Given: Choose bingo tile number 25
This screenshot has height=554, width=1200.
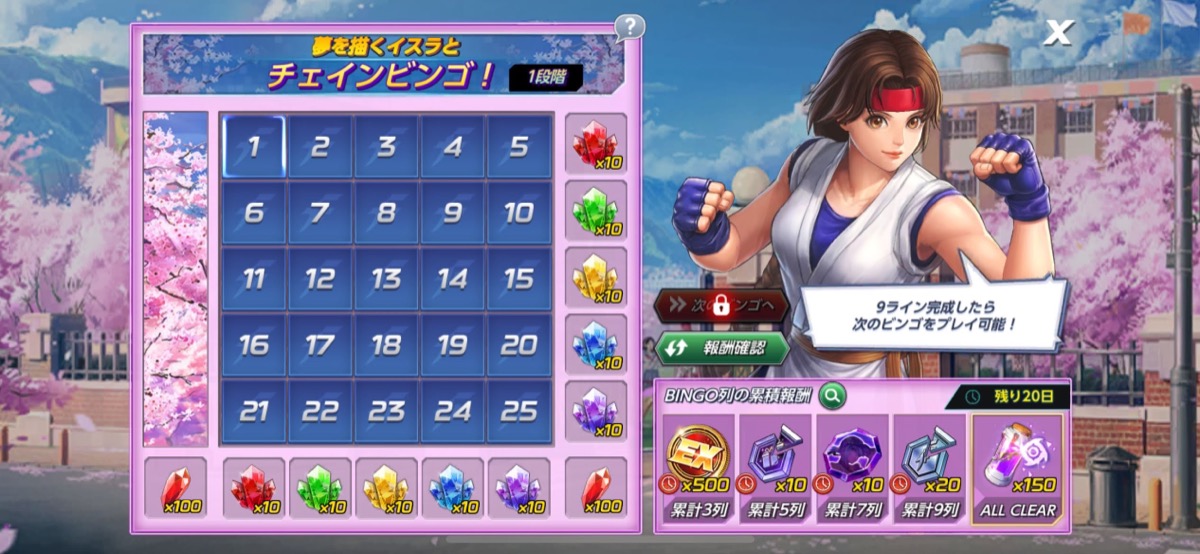Looking at the screenshot, I should click(519, 411).
